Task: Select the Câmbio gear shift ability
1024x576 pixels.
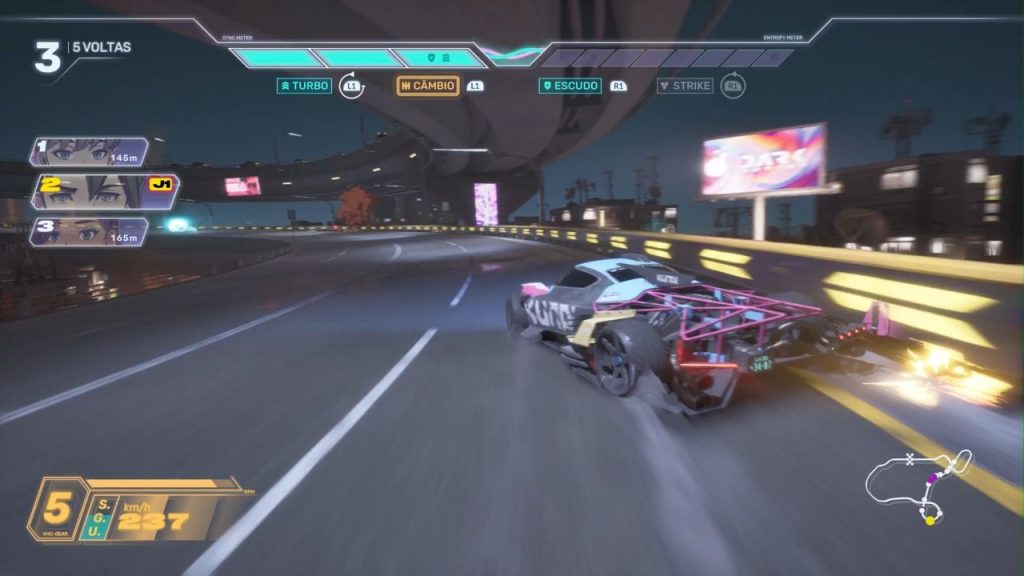Action: pos(428,86)
